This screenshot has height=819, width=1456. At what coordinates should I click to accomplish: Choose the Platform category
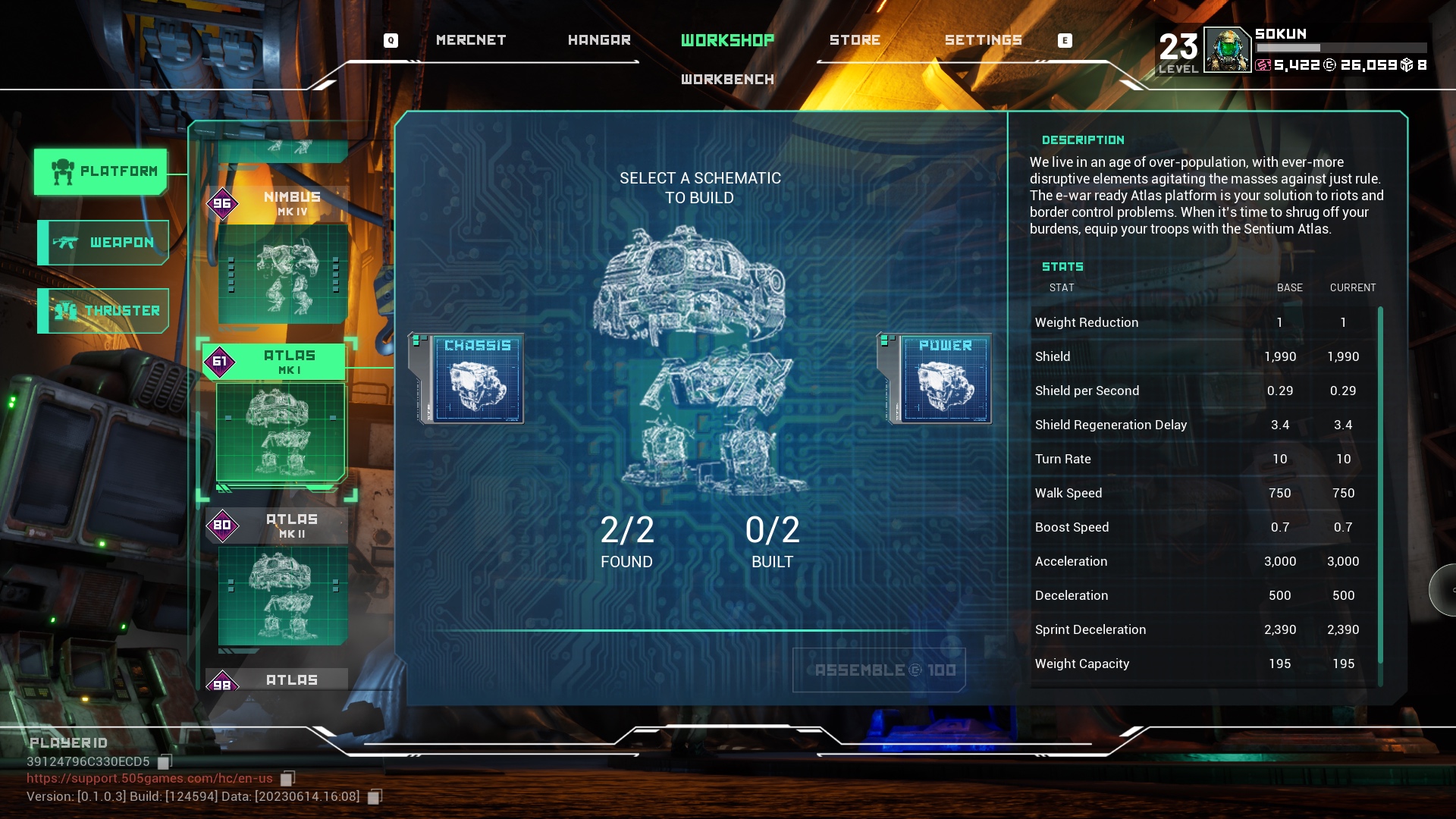coord(101,171)
